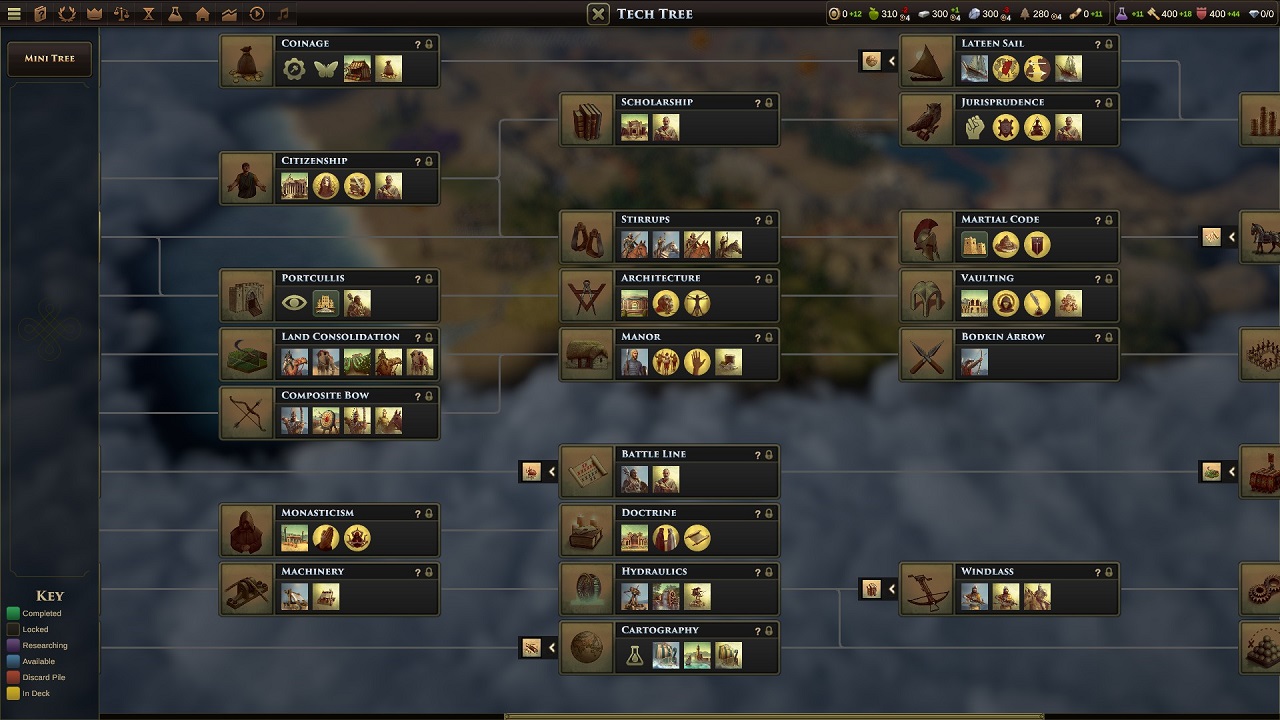Image resolution: width=1280 pixels, height=720 pixels.
Task: Toggle the lock on the Stirrups tech card
Action: click(x=768, y=219)
